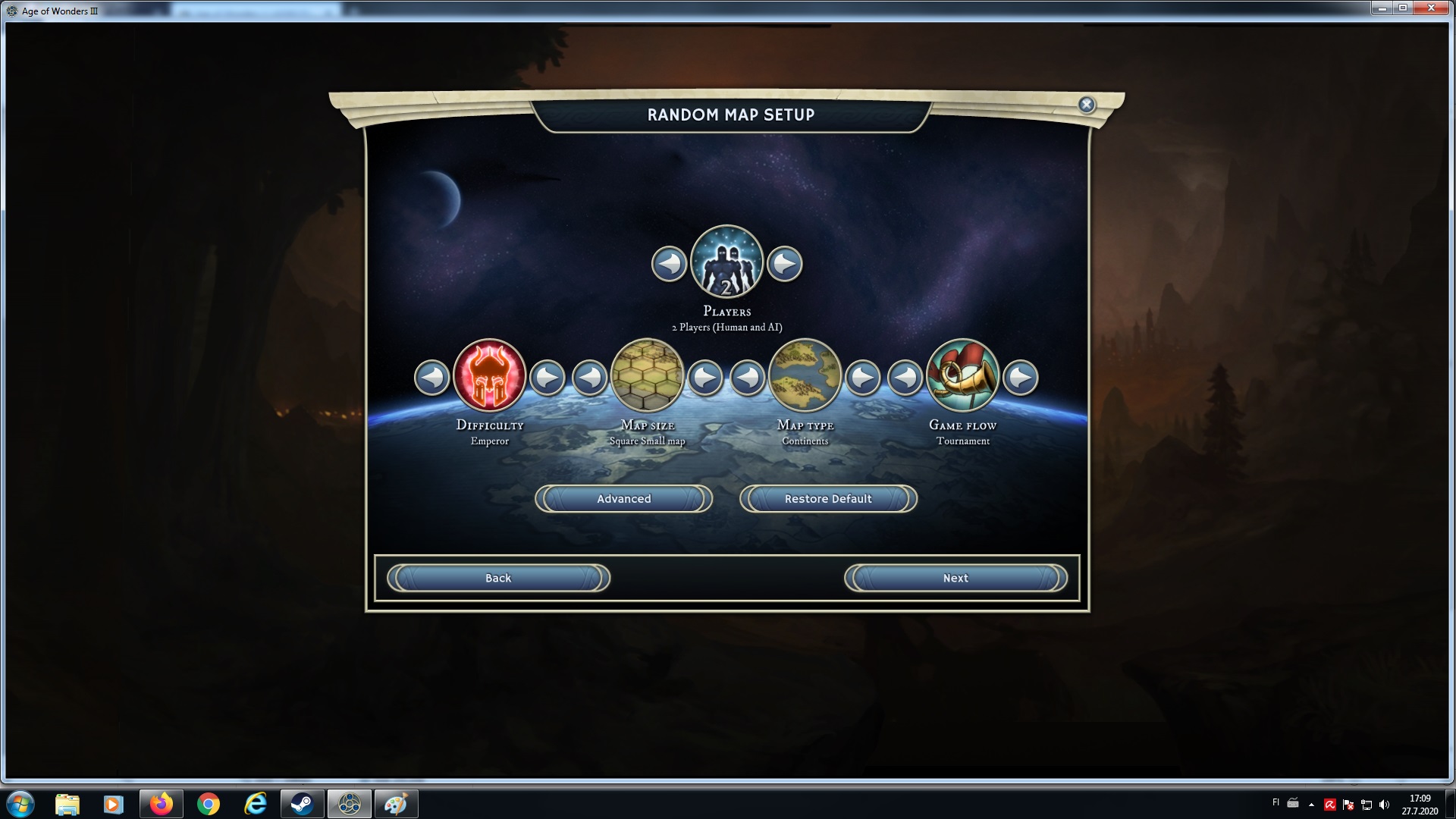Open the Advanced map settings
The height and width of the screenshot is (819, 1456).
point(623,499)
